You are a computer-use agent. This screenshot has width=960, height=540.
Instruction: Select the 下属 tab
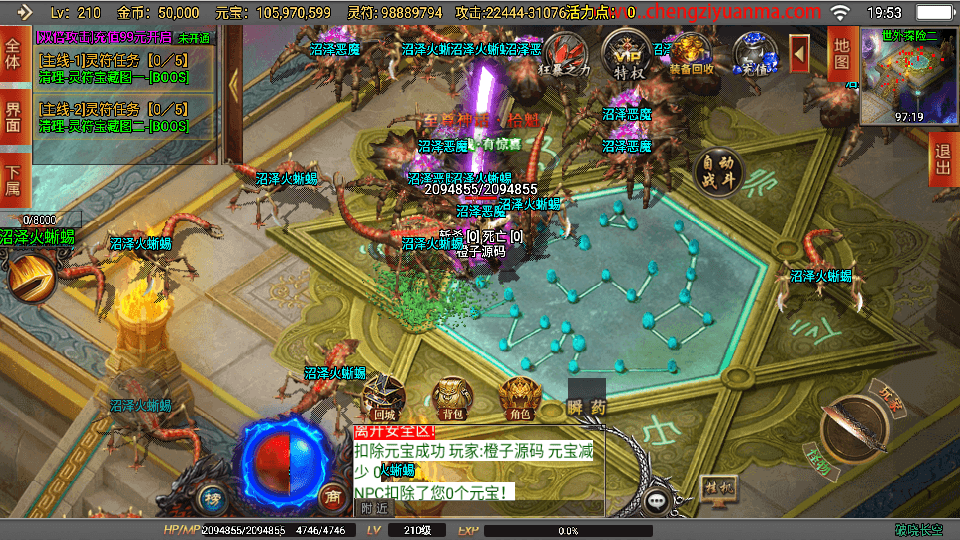pyautogui.click(x=13, y=180)
